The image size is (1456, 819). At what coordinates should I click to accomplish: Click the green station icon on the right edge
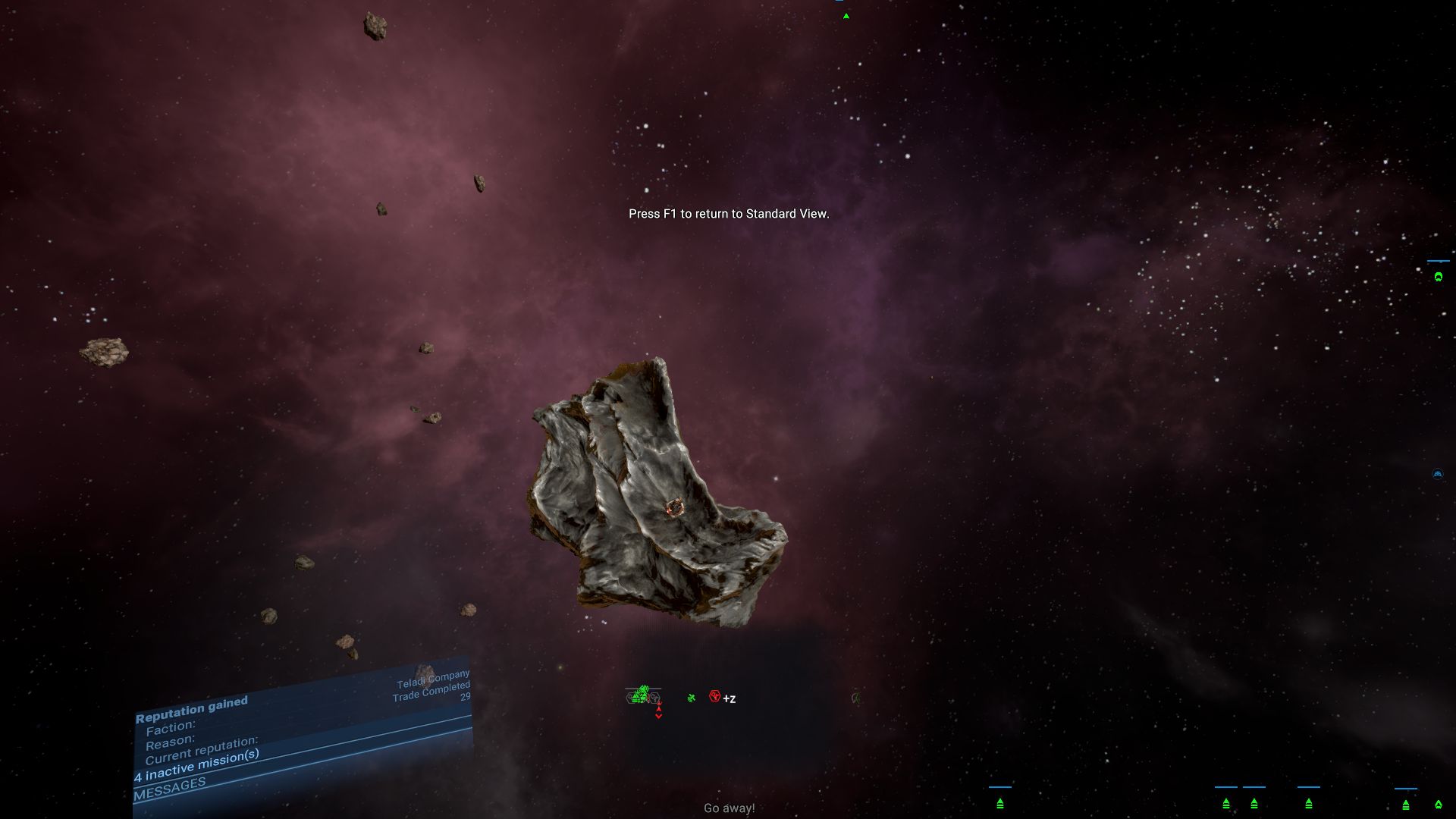[x=1439, y=276]
